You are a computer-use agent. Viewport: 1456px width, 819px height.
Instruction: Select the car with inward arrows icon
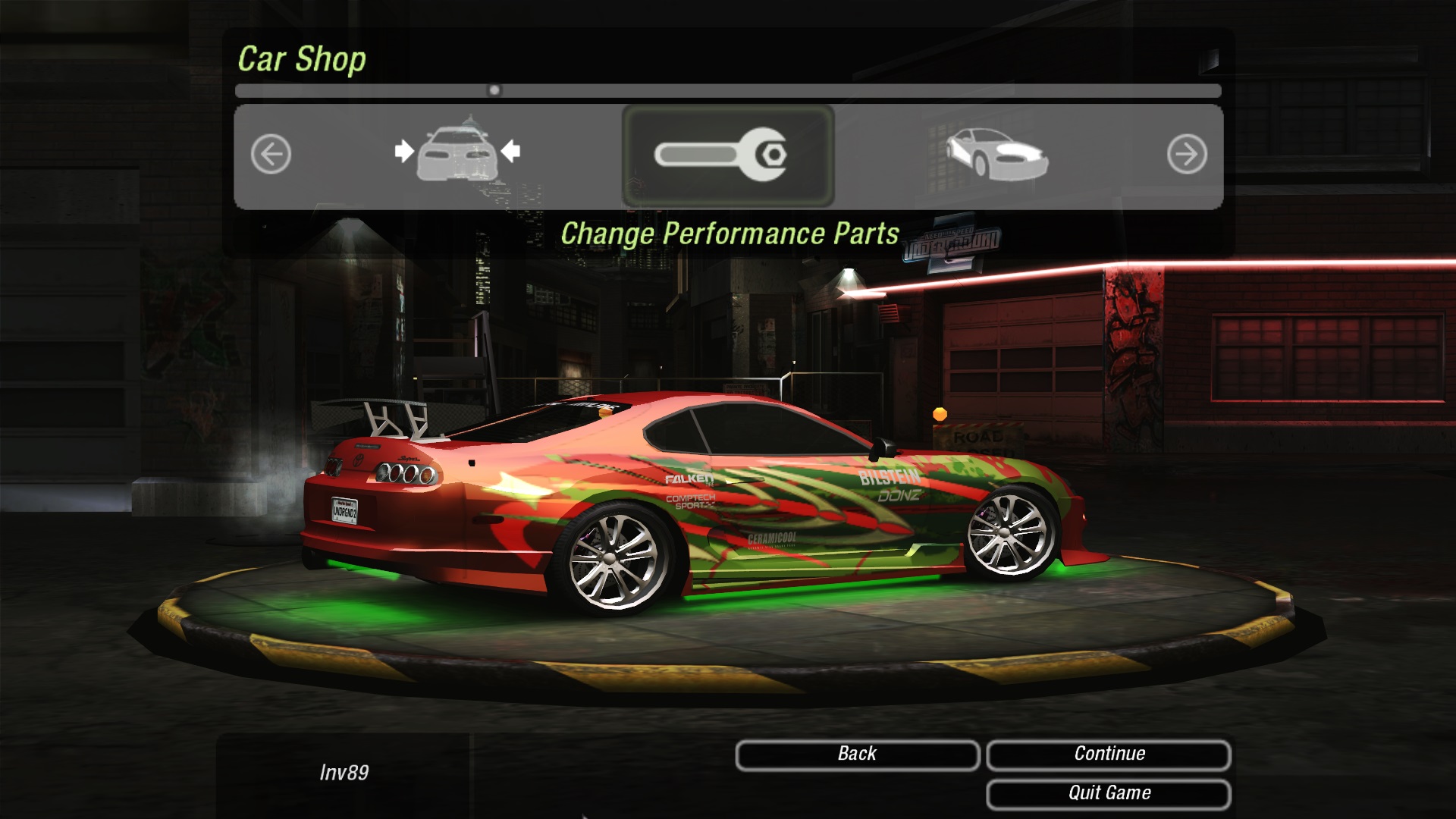[x=457, y=152]
